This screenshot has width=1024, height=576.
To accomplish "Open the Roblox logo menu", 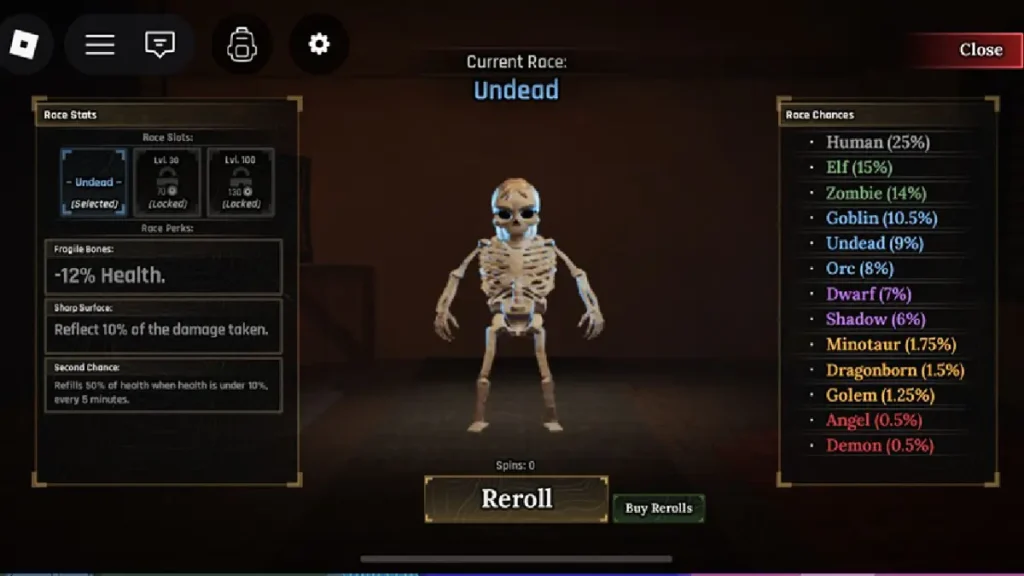I will click(x=24, y=44).
